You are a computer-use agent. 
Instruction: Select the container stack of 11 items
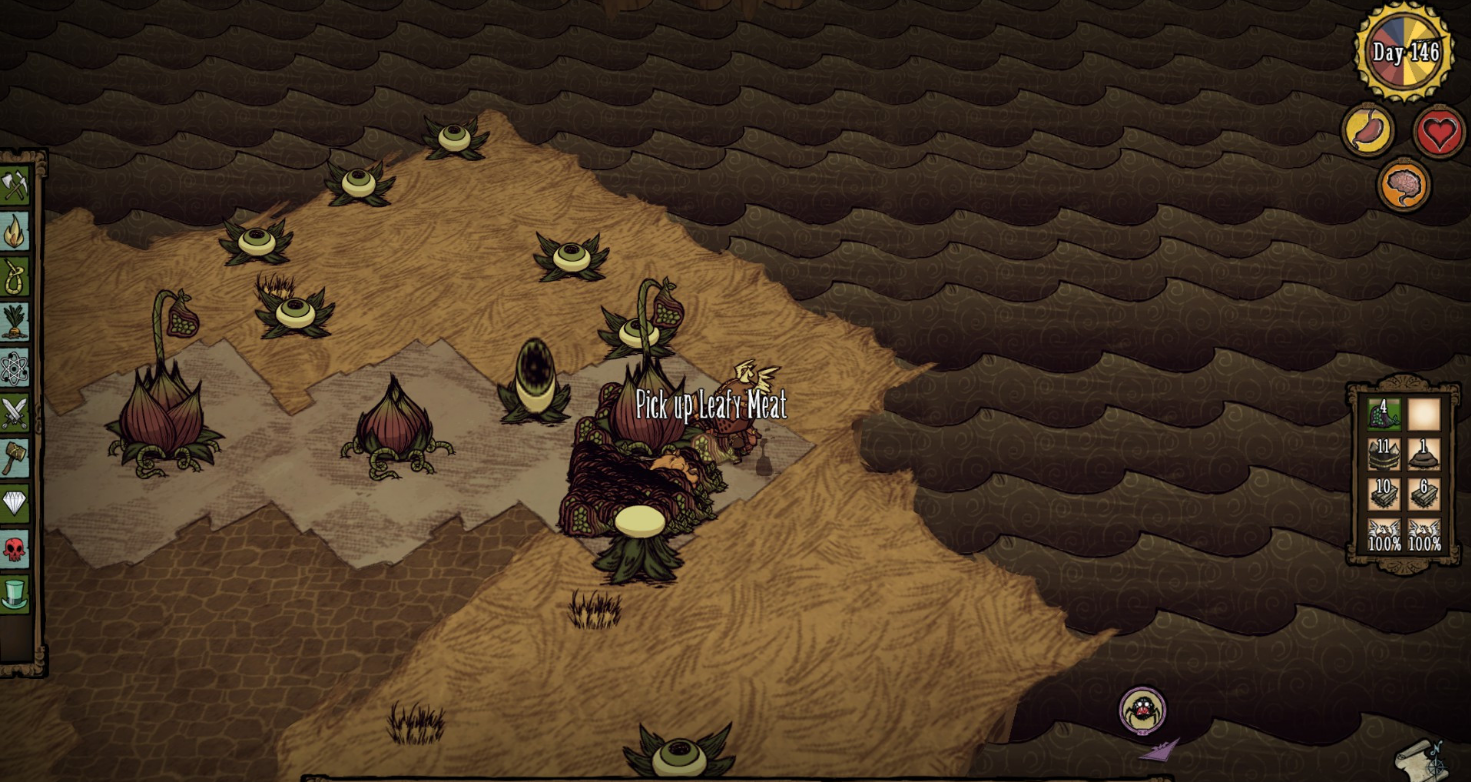[x=1384, y=454]
